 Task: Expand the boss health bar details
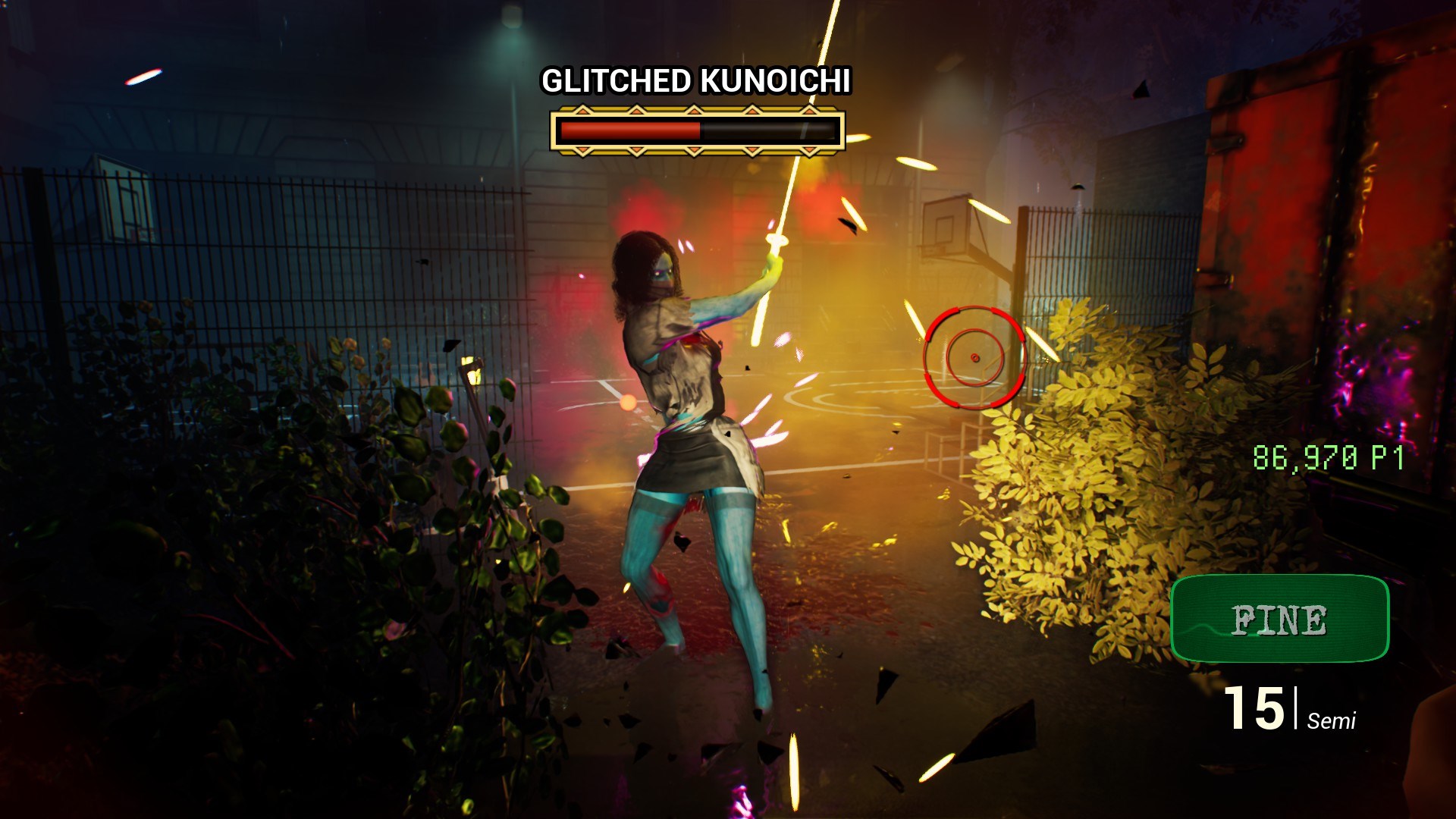point(698,130)
